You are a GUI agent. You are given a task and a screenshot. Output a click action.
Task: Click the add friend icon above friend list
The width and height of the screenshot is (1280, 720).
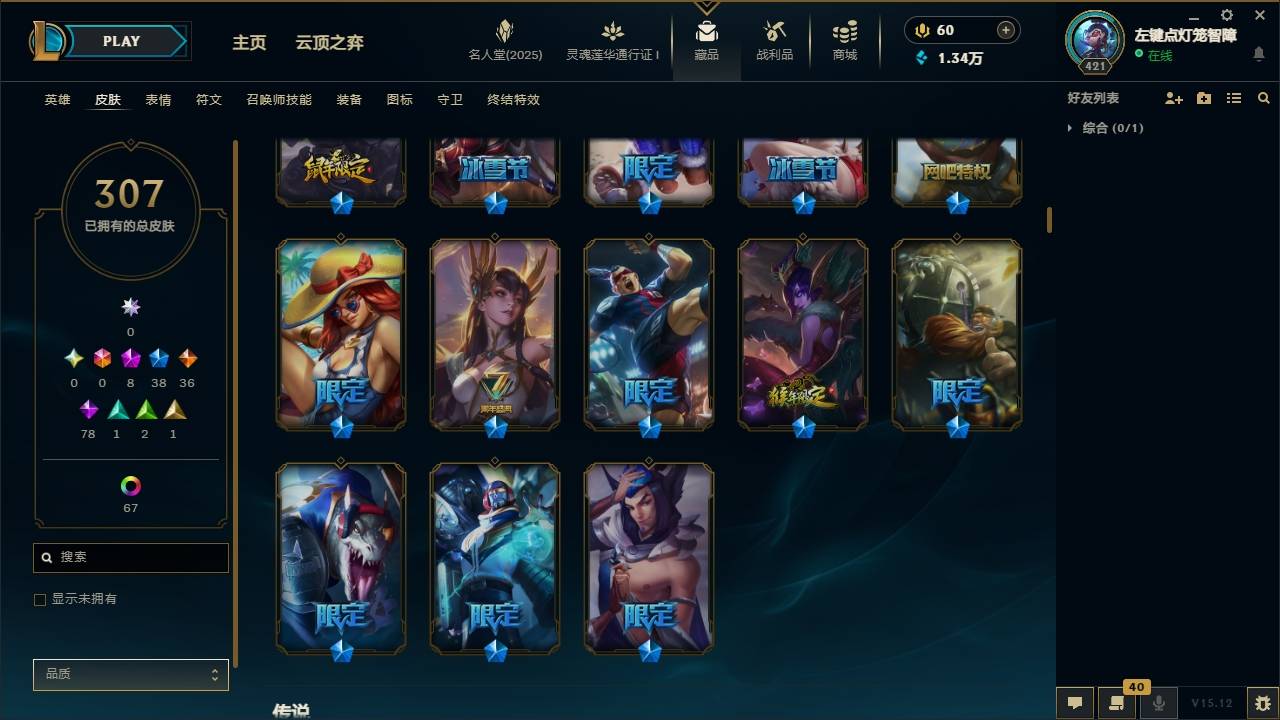(x=1172, y=97)
